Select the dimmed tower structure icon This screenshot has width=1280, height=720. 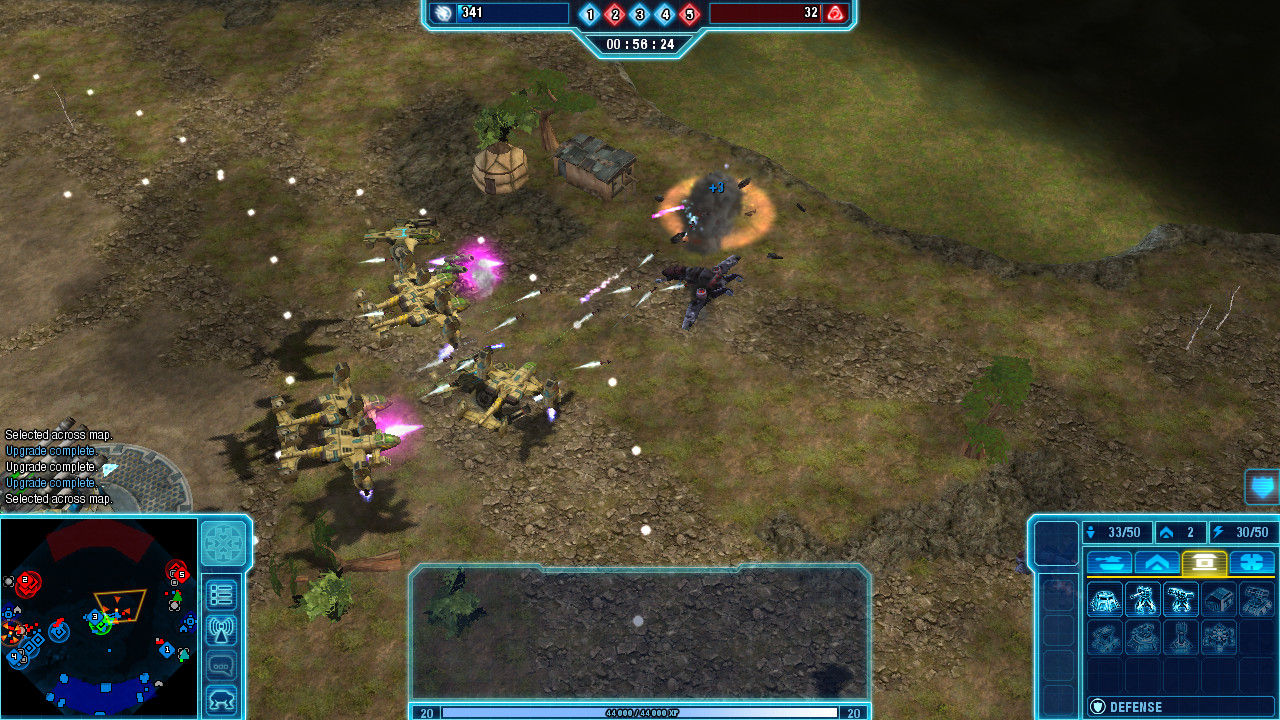pos(1181,637)
